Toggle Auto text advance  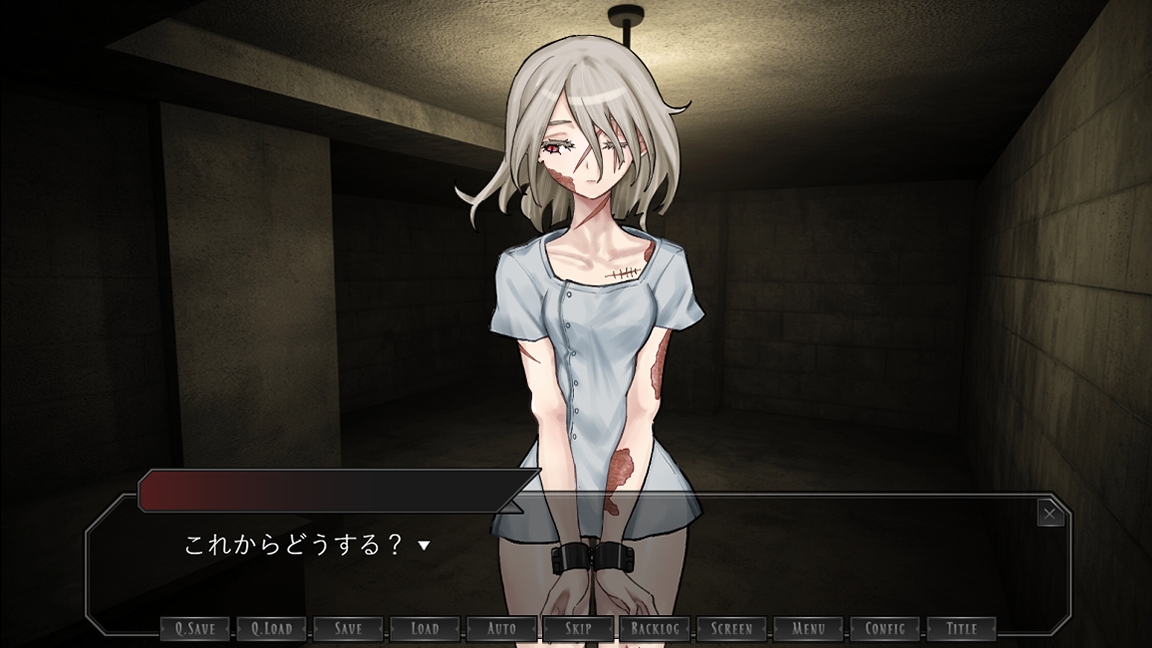coord(502,629)
